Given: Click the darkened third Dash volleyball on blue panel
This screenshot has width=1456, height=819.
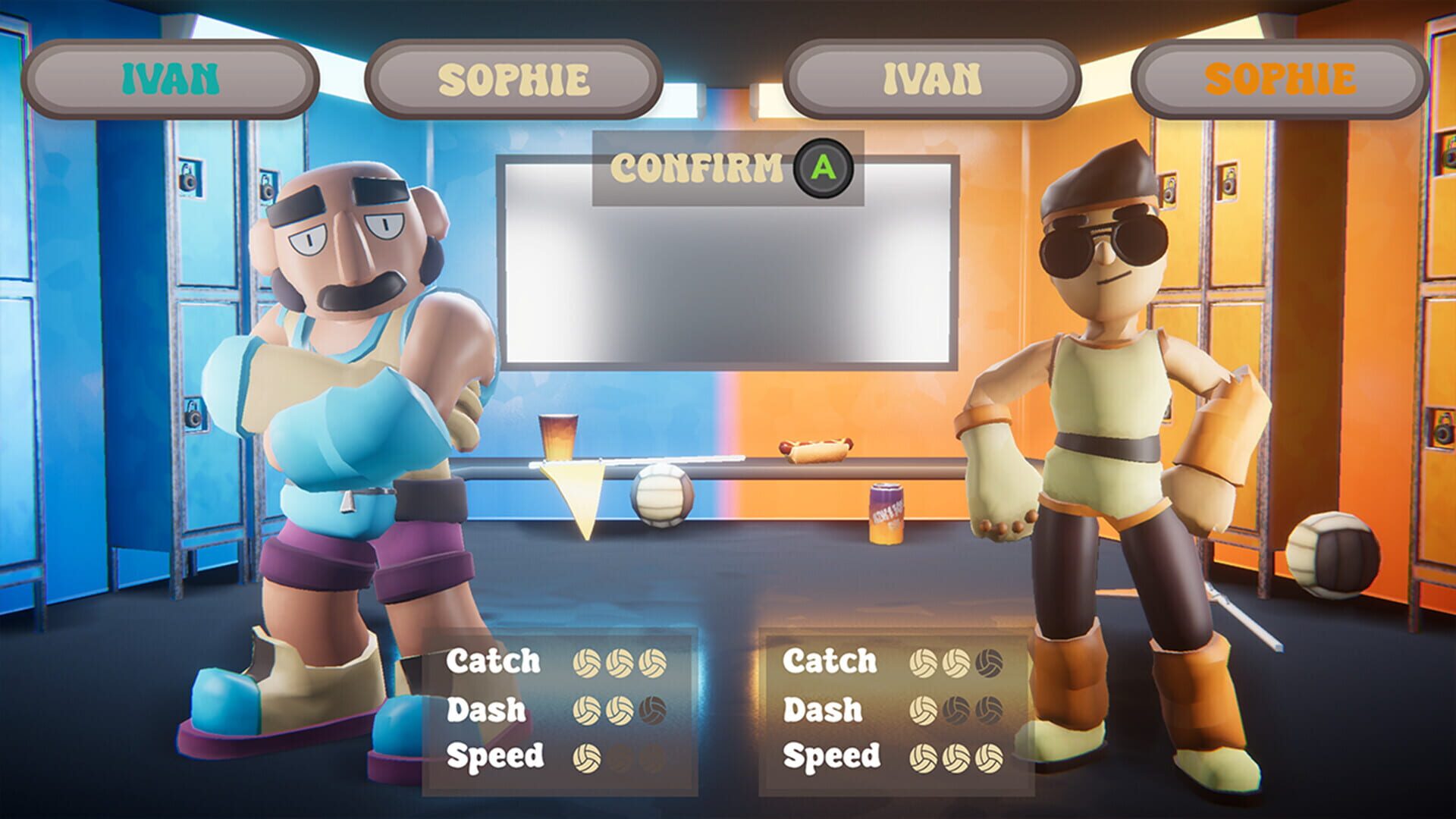Looking at the screenshot, I should (x=653, y=710).
